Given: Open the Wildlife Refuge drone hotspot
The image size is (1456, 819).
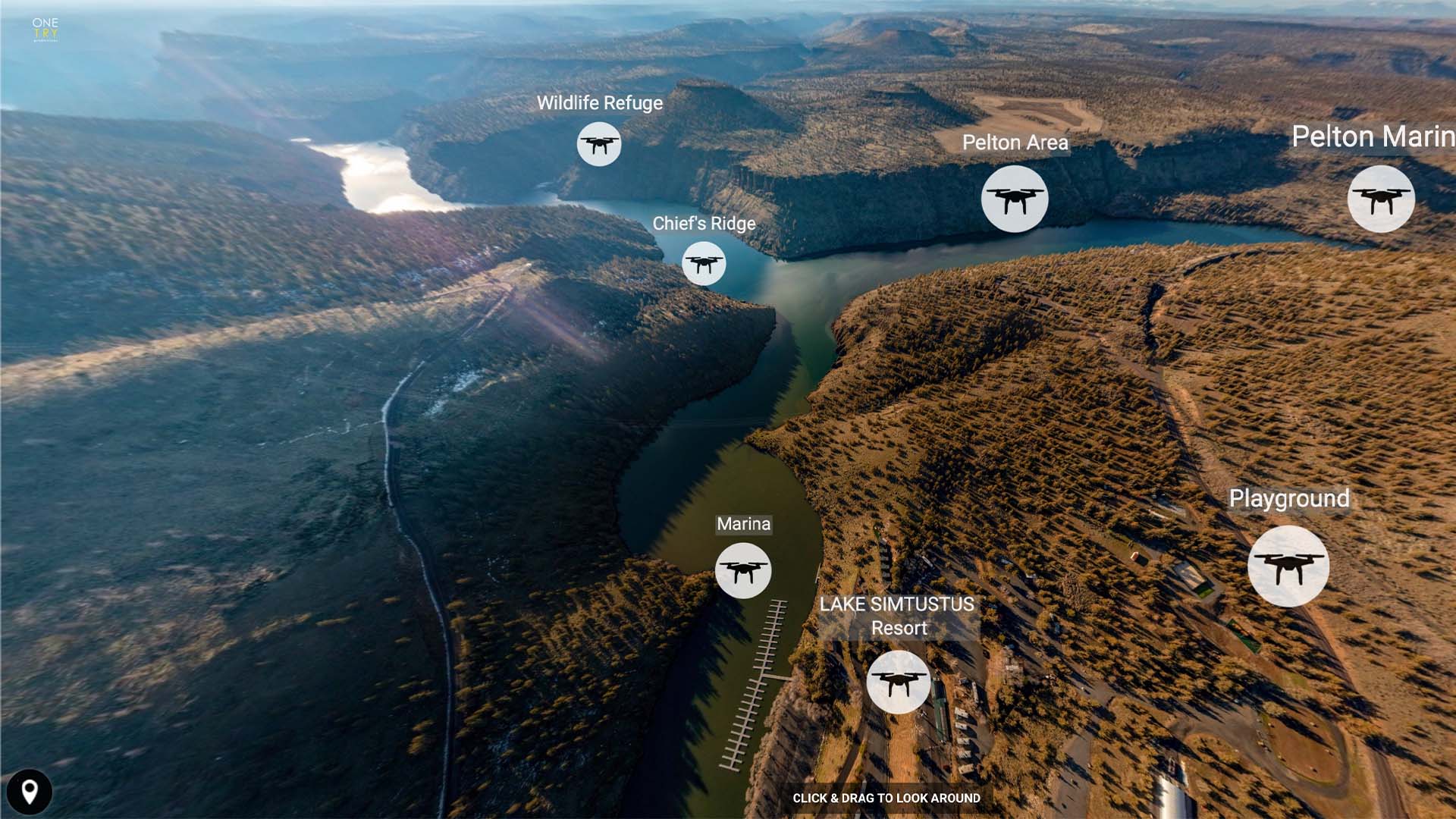Looking at the screenshot, I should (599, 143).
